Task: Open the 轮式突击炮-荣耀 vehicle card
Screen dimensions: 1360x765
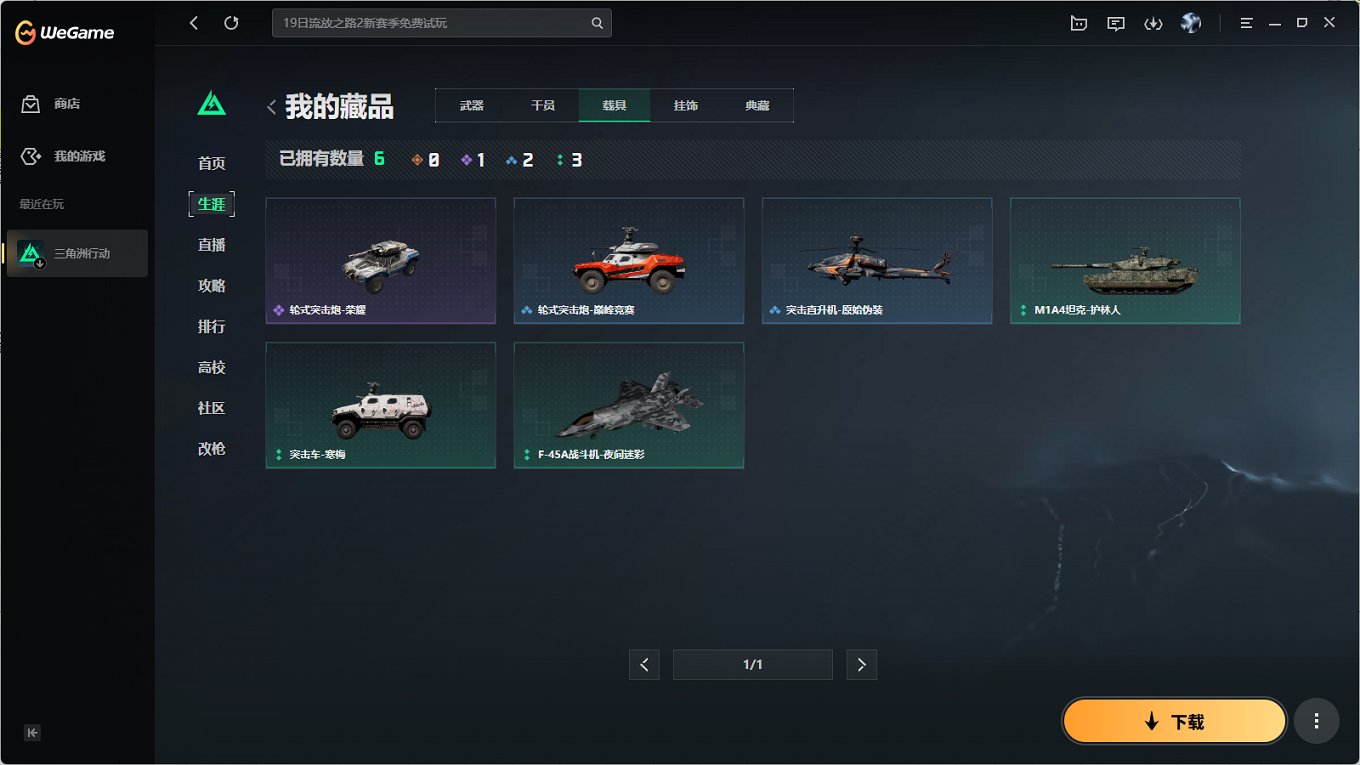Action: pyautogui.click(x=380, y=261)
